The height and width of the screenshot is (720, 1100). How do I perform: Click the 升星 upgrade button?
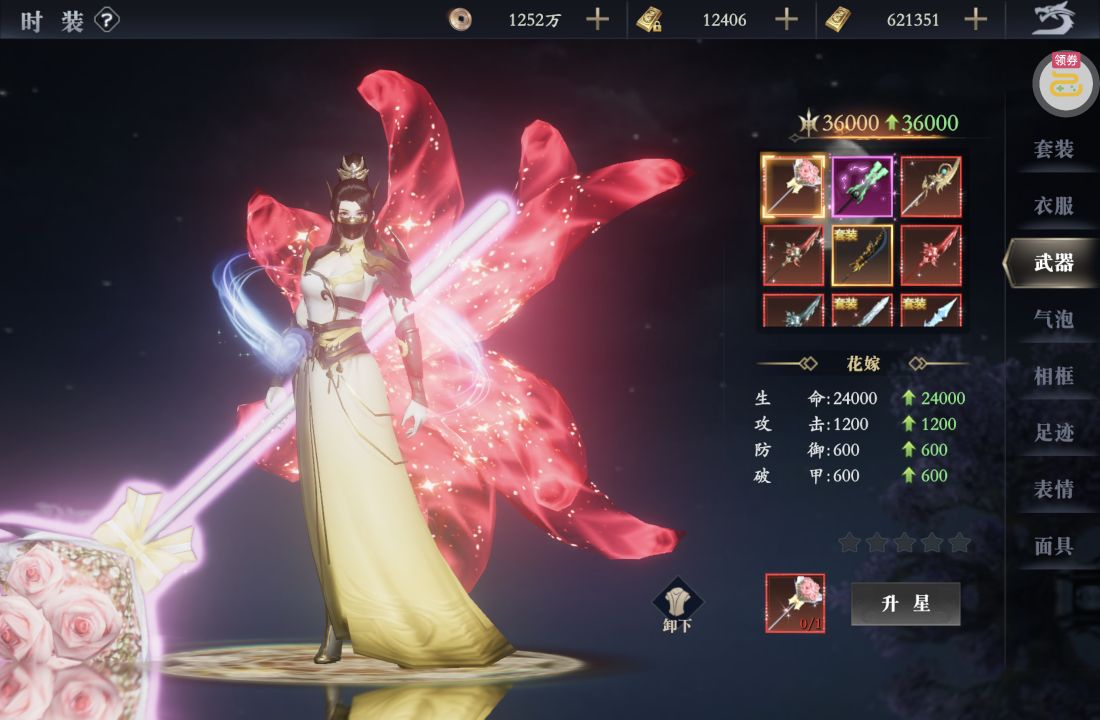tap(906, 604)
